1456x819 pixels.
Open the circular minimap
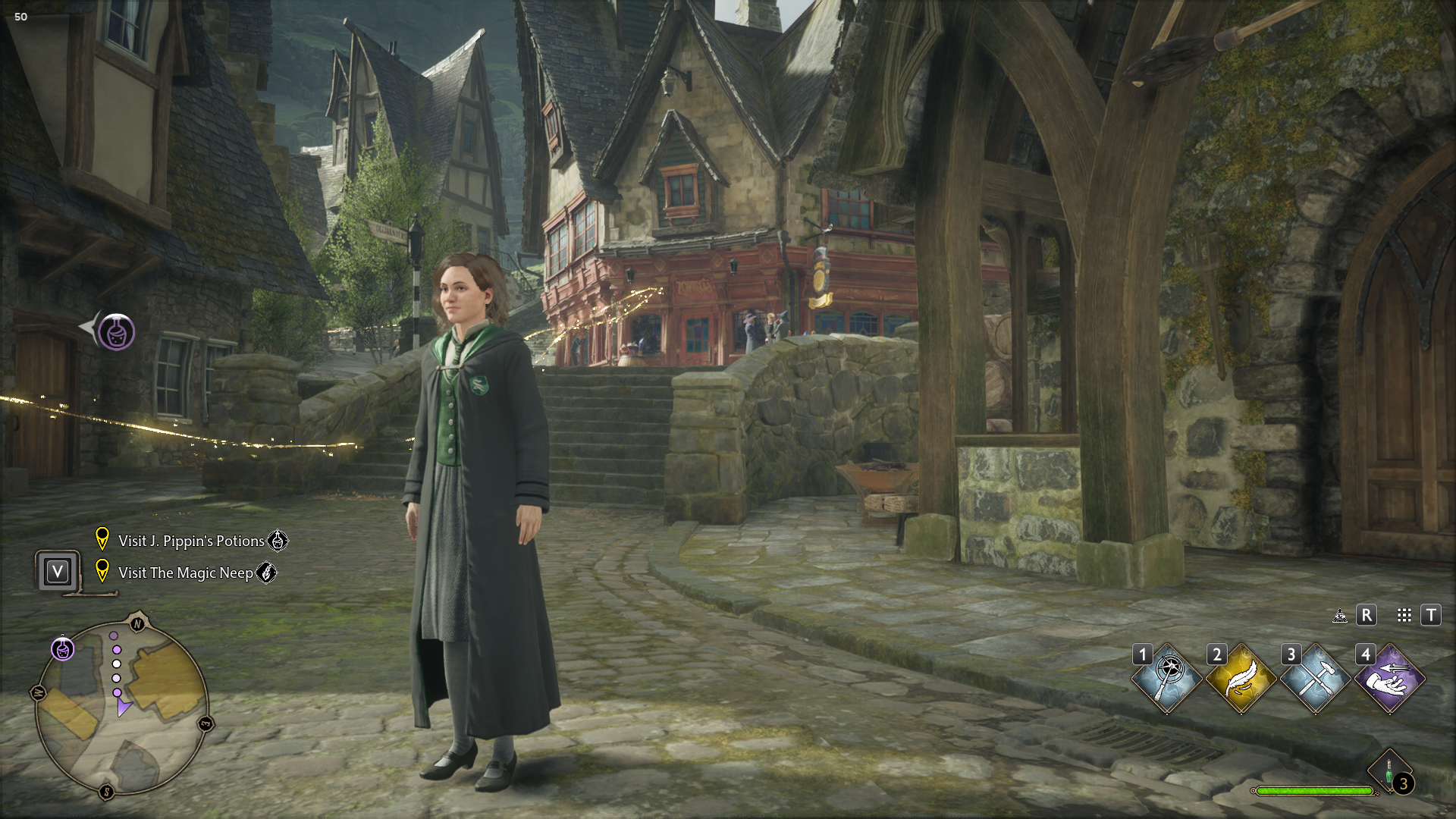[x=121, y=707]
